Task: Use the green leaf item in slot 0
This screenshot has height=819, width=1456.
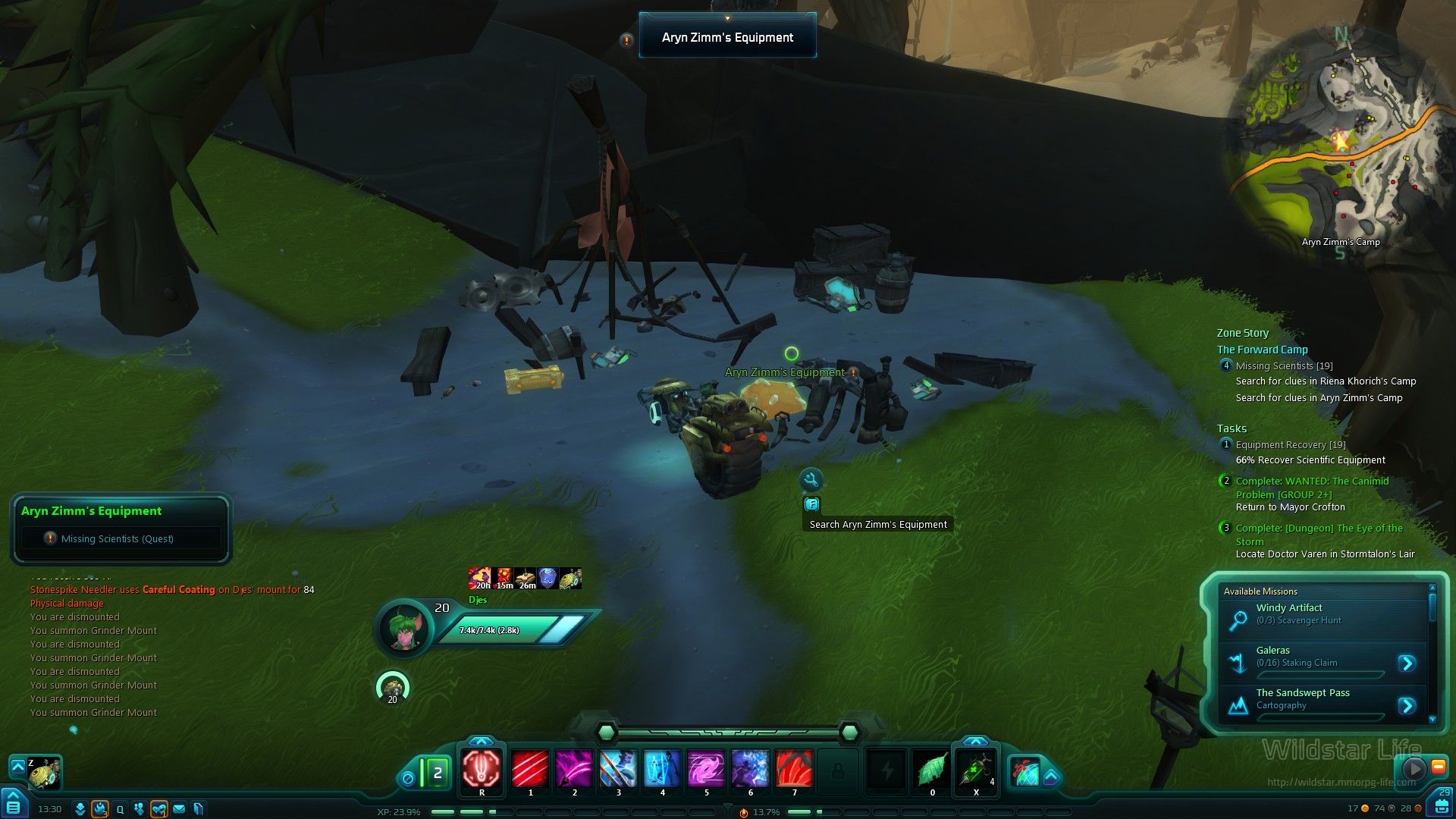Action: coord(932,769)
